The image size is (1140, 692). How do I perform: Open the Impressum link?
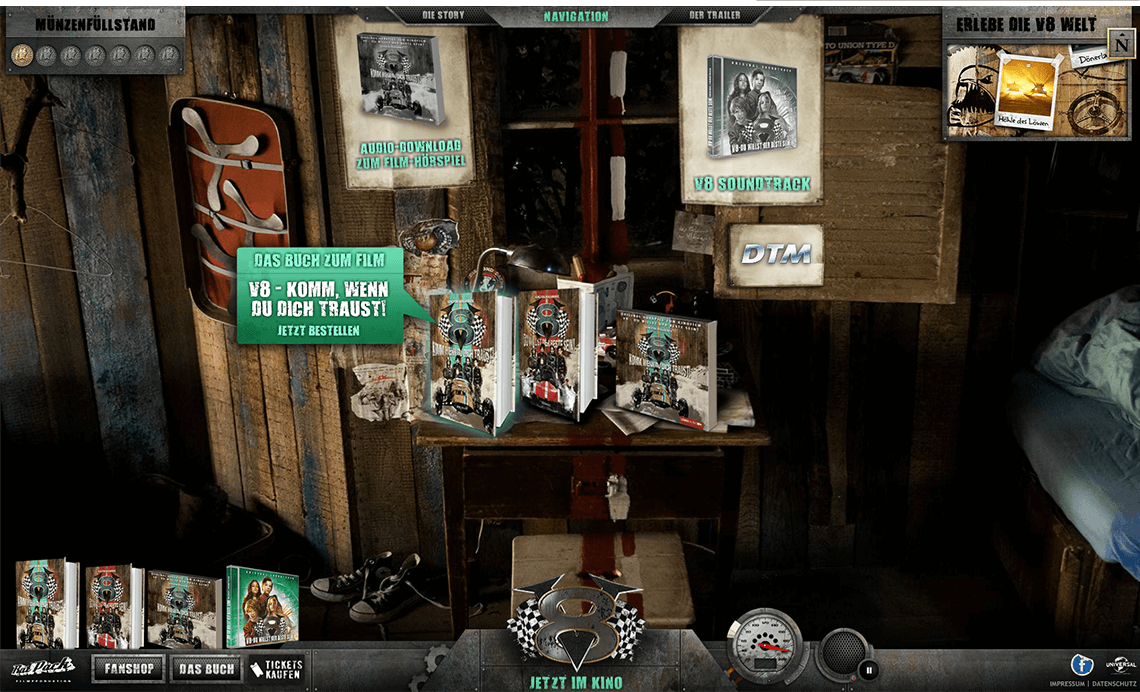(x=1066, y=684)
